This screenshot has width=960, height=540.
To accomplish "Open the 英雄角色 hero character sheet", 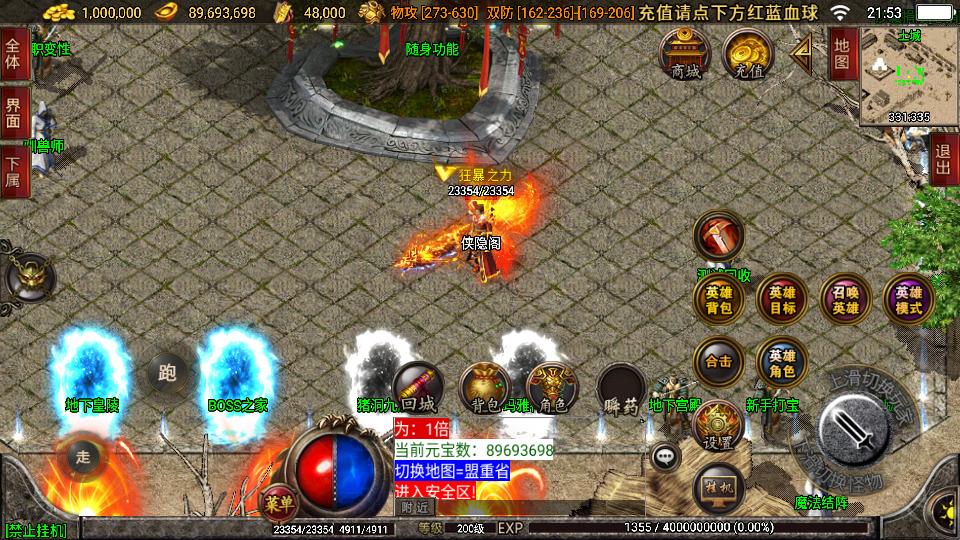I will pos(783,362).
